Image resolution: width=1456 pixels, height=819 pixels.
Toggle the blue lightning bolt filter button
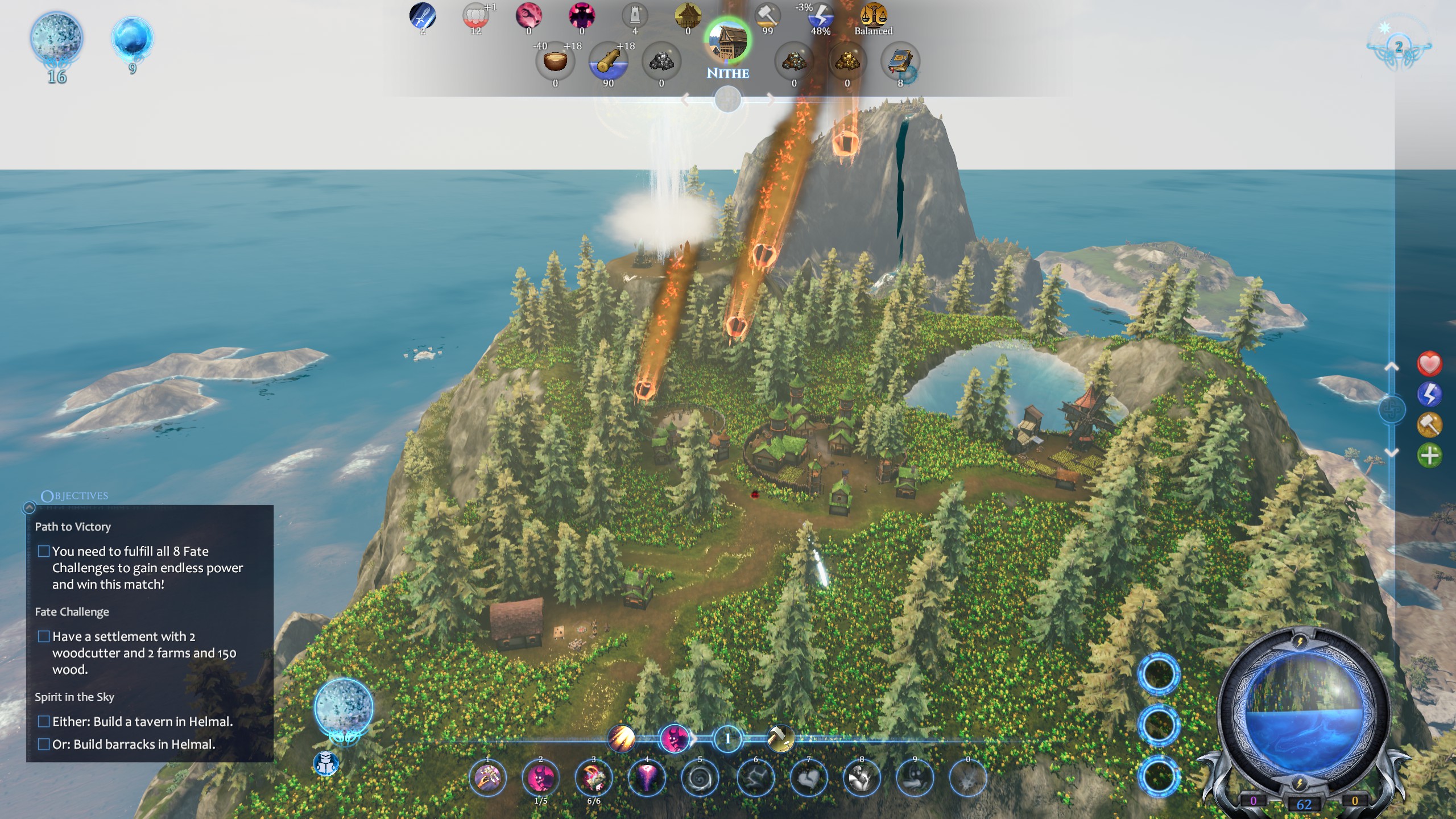click(1429, 394)
